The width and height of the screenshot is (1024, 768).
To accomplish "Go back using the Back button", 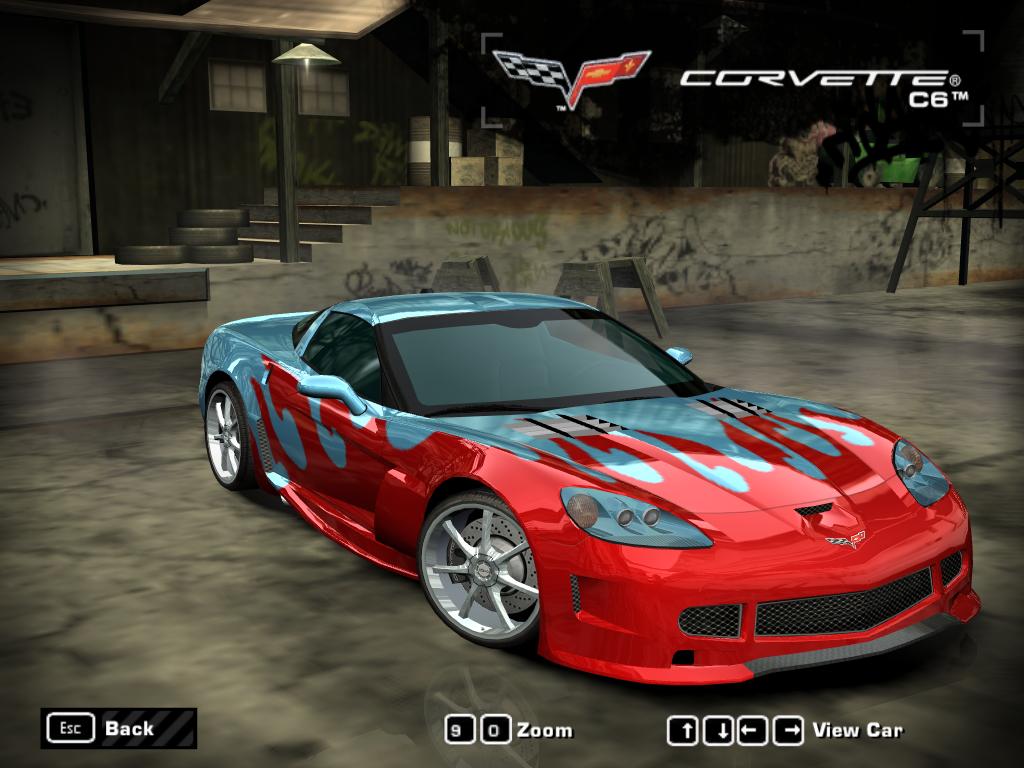I will (x=118, y=728).
